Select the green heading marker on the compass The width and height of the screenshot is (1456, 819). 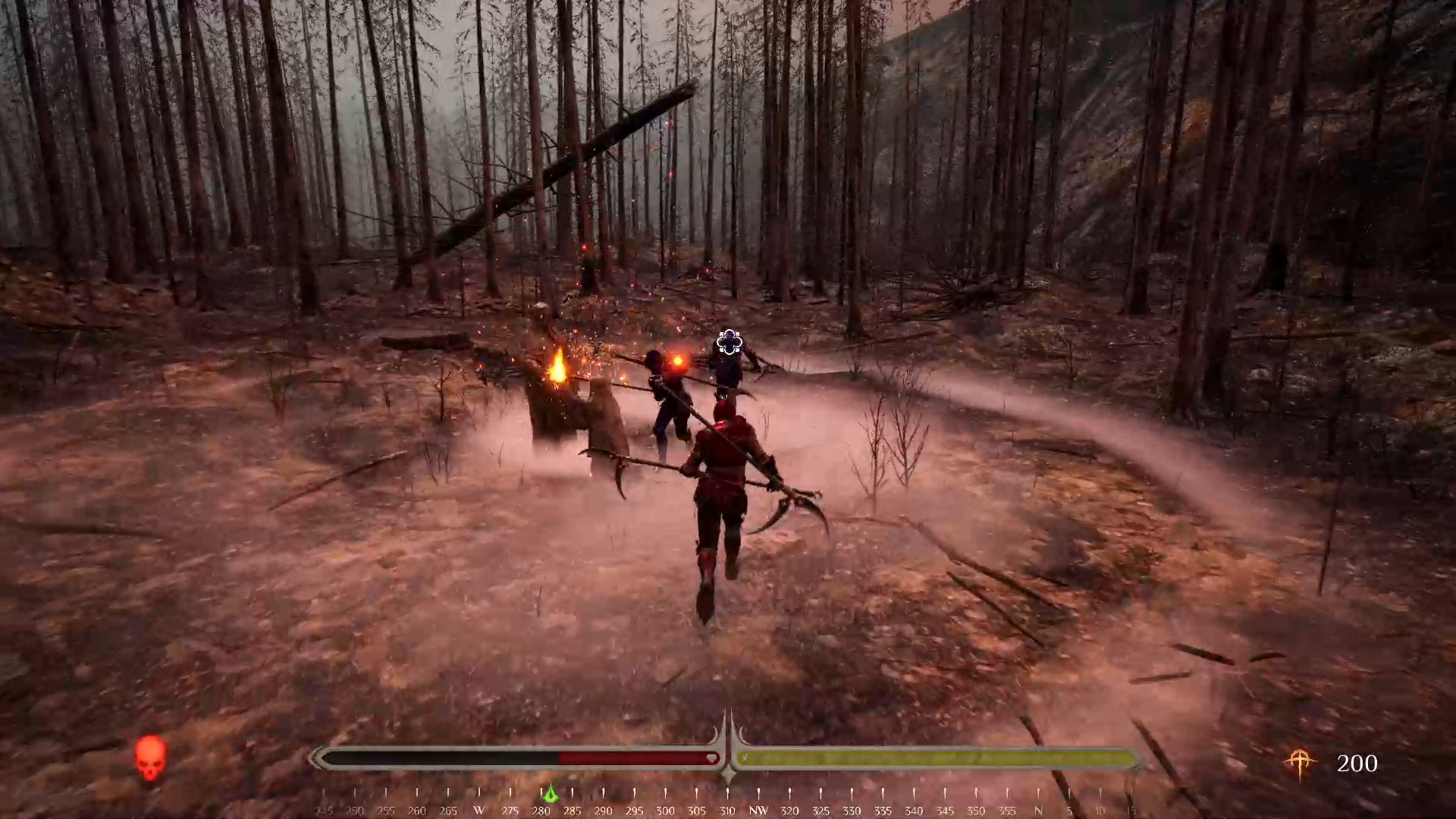click(551, 793)
